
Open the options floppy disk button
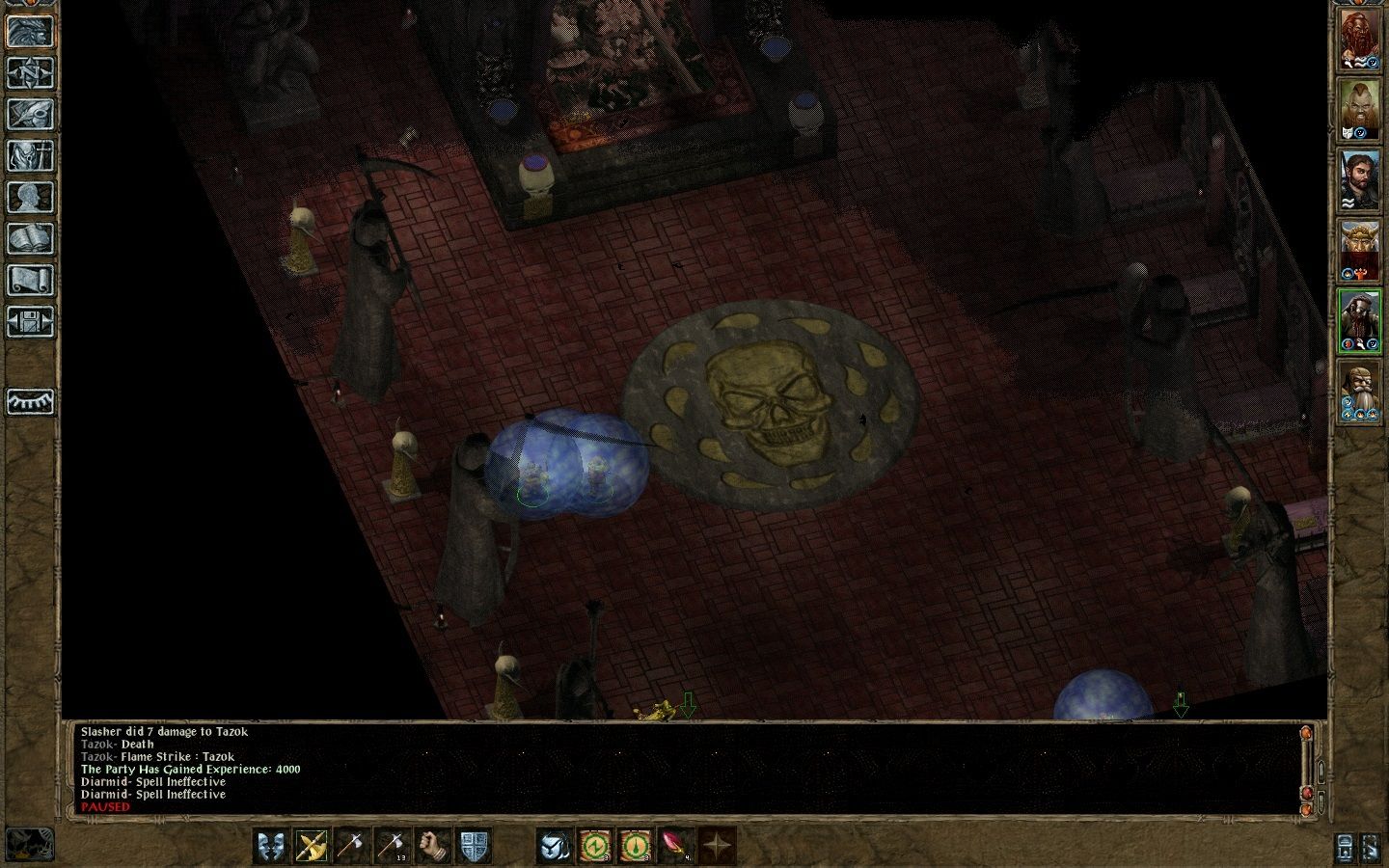tap(30, 321)
